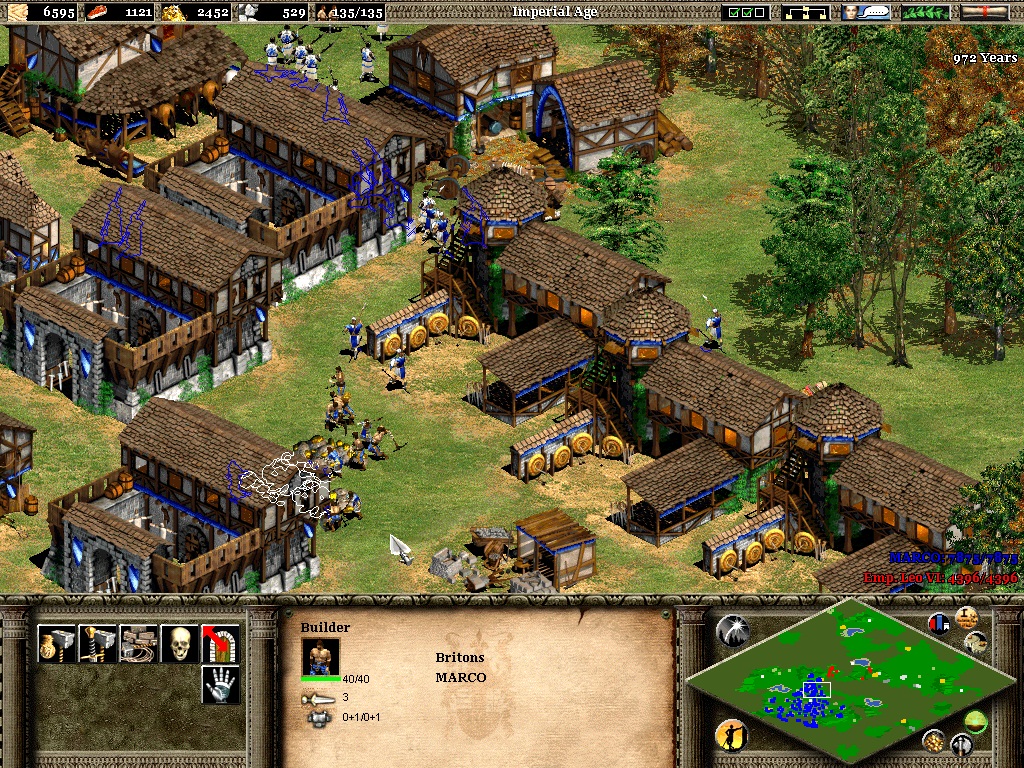
Task: Select the repair bricks-and-rope command
Action: pos(138,644)
